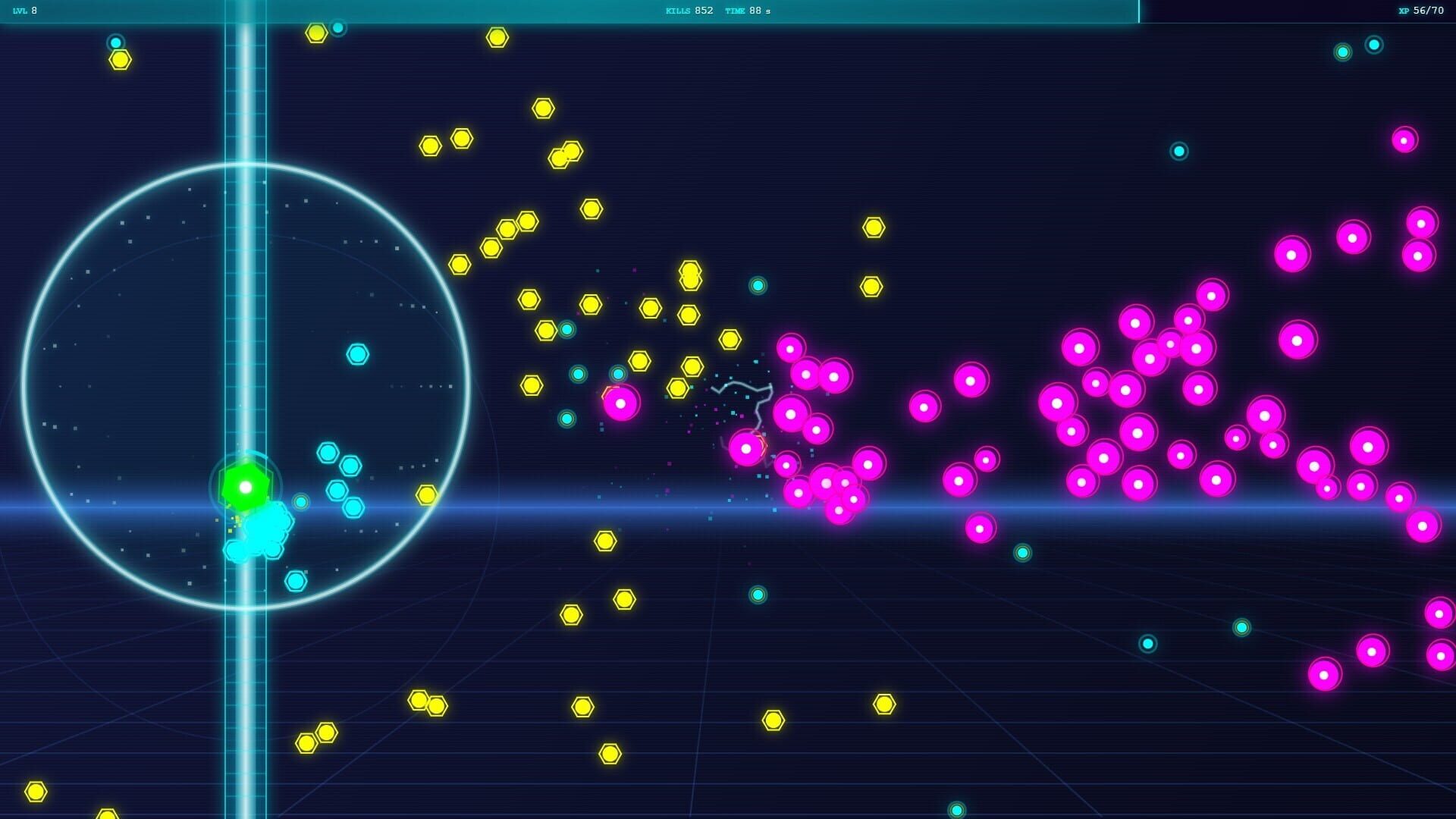Click the XP 56/70 readout
The height and width of the screenshot is (819, 1456).
coord(1421,11)
